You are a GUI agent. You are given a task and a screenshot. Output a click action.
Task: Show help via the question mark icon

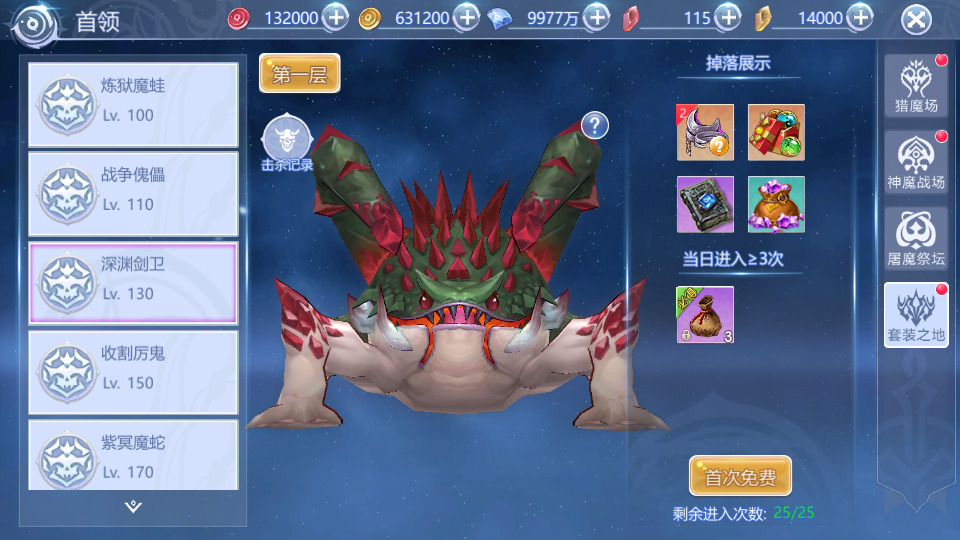pyautogui.click(x=595, y=125)
